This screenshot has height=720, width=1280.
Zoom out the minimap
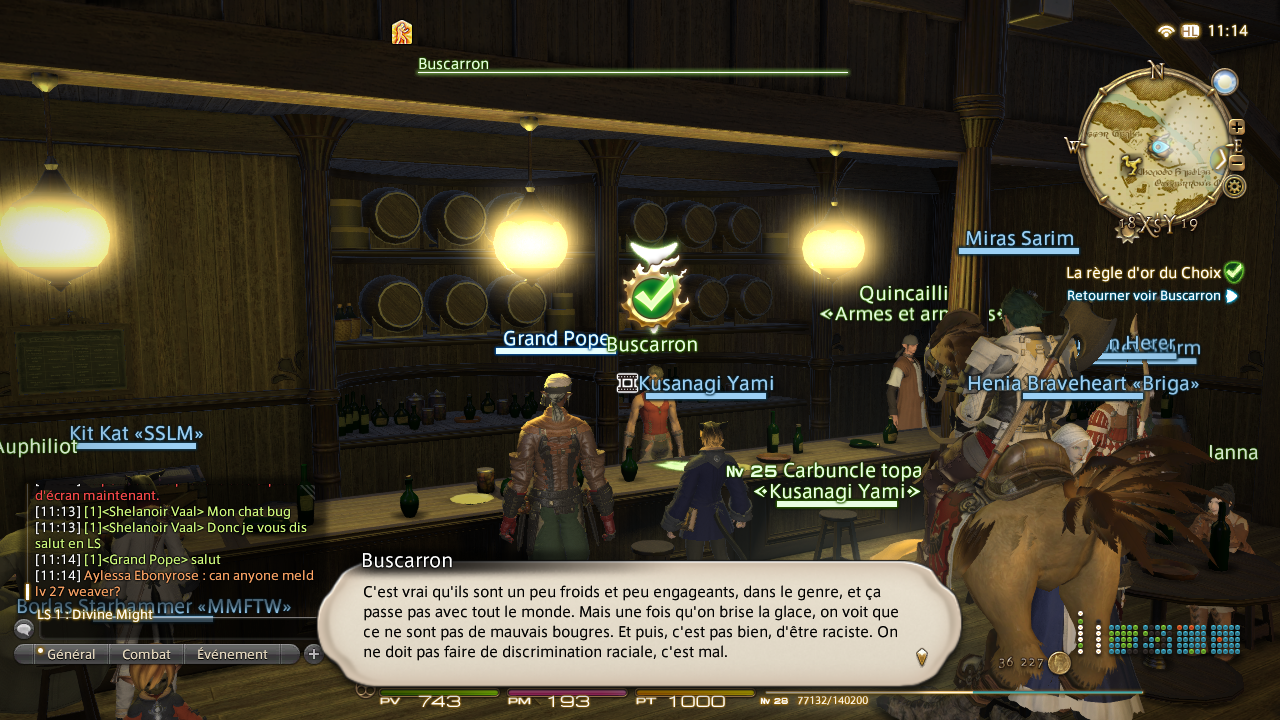1237,162
